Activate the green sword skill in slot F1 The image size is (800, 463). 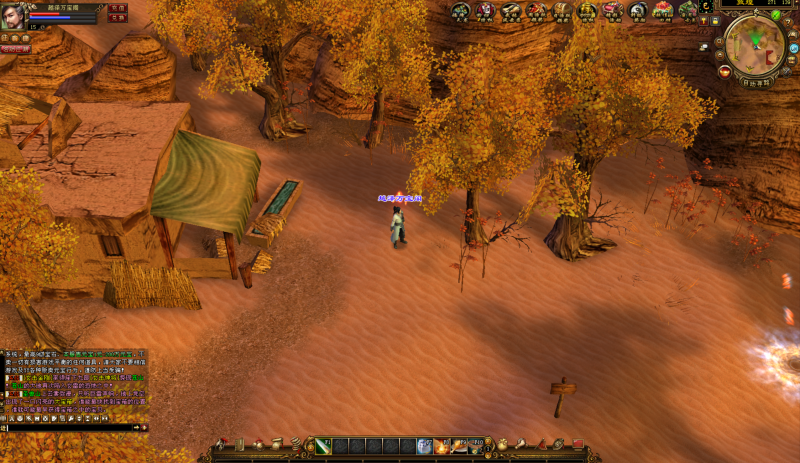click(x=323, y=446)
